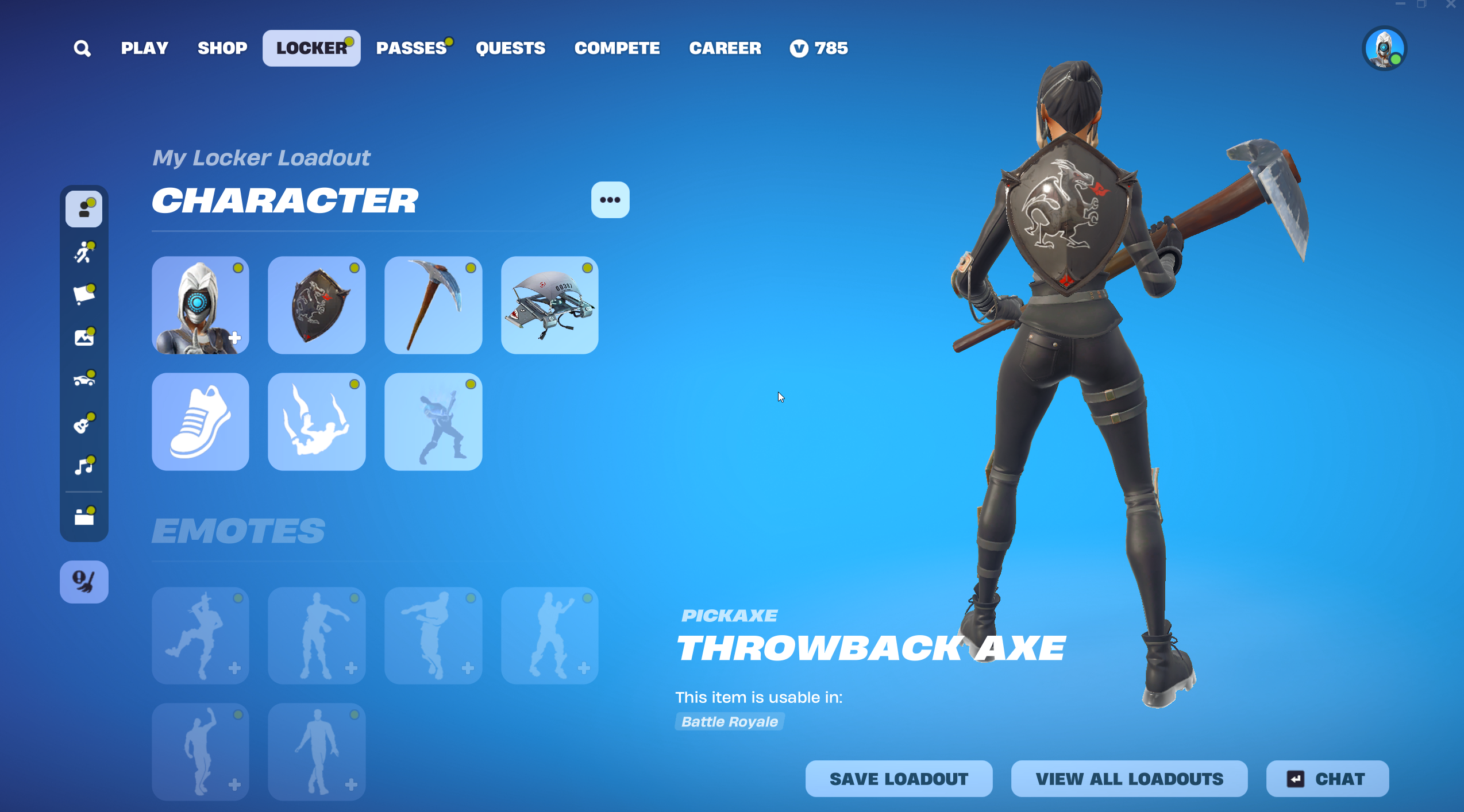Open the sneaker kicks slot

[x=201, y=422]
